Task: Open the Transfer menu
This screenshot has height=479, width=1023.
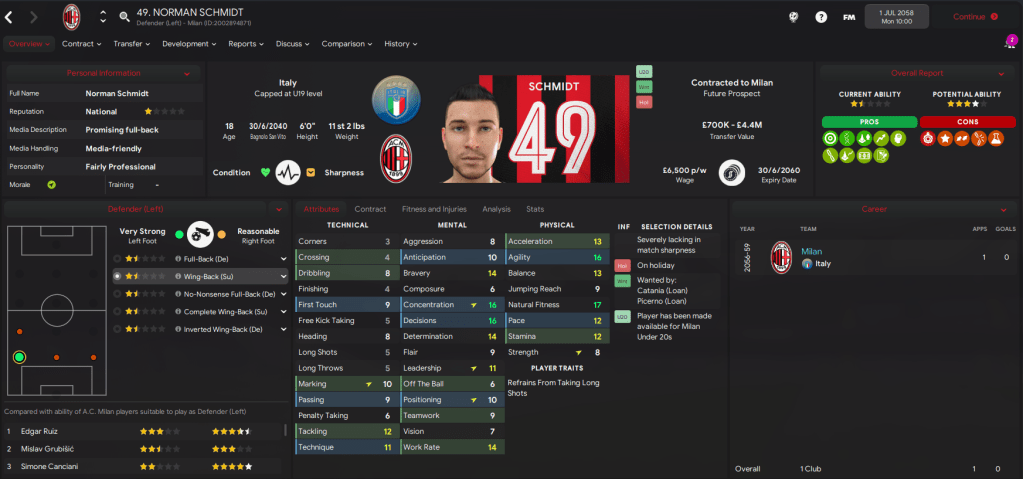Action: (x=131, y=44)
